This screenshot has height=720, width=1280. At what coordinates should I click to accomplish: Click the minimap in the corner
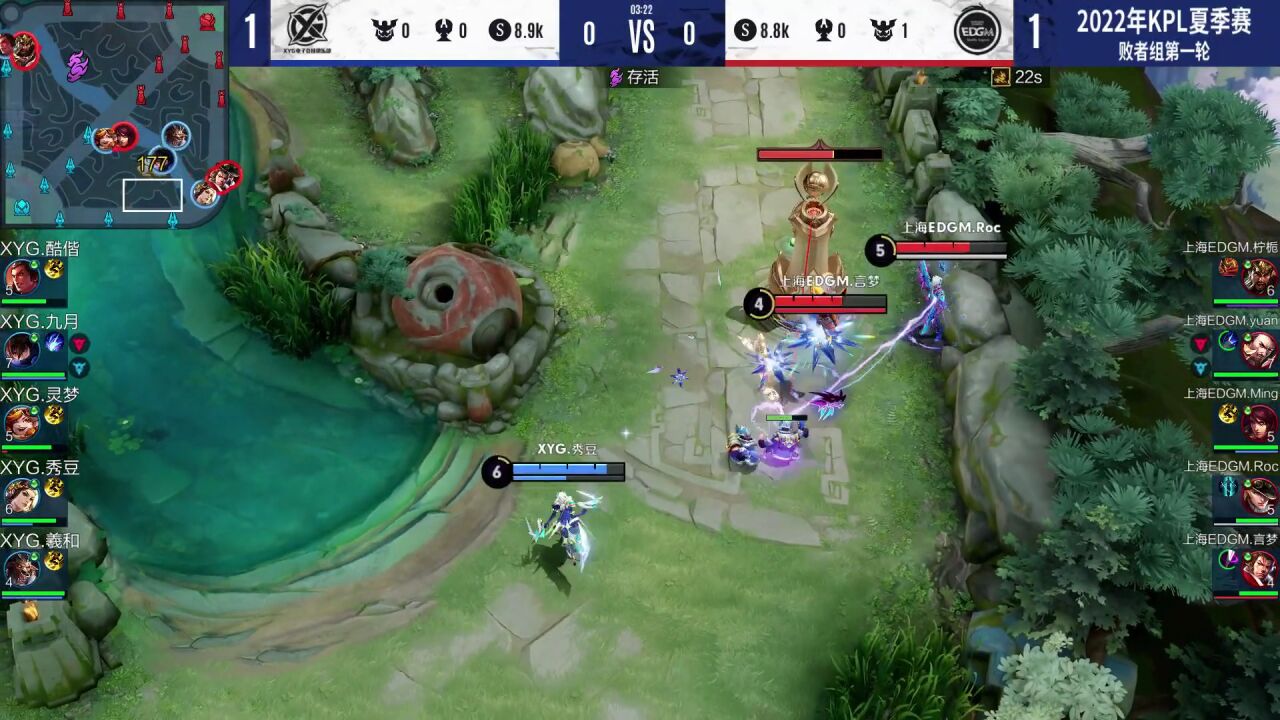pyautogui.click(x=114, y=114)
